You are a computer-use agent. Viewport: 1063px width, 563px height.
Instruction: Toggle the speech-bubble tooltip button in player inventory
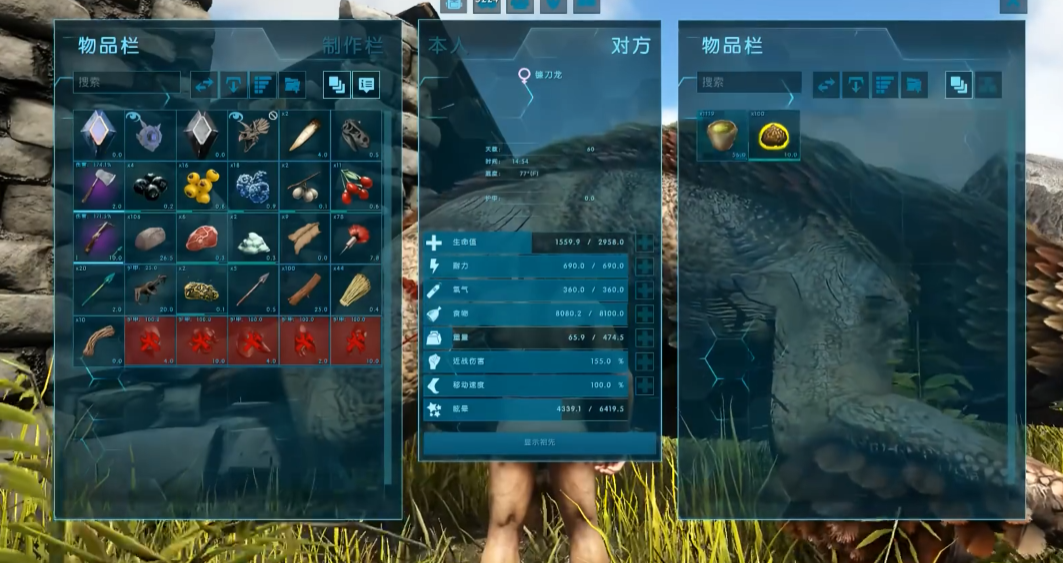[366, 85]
